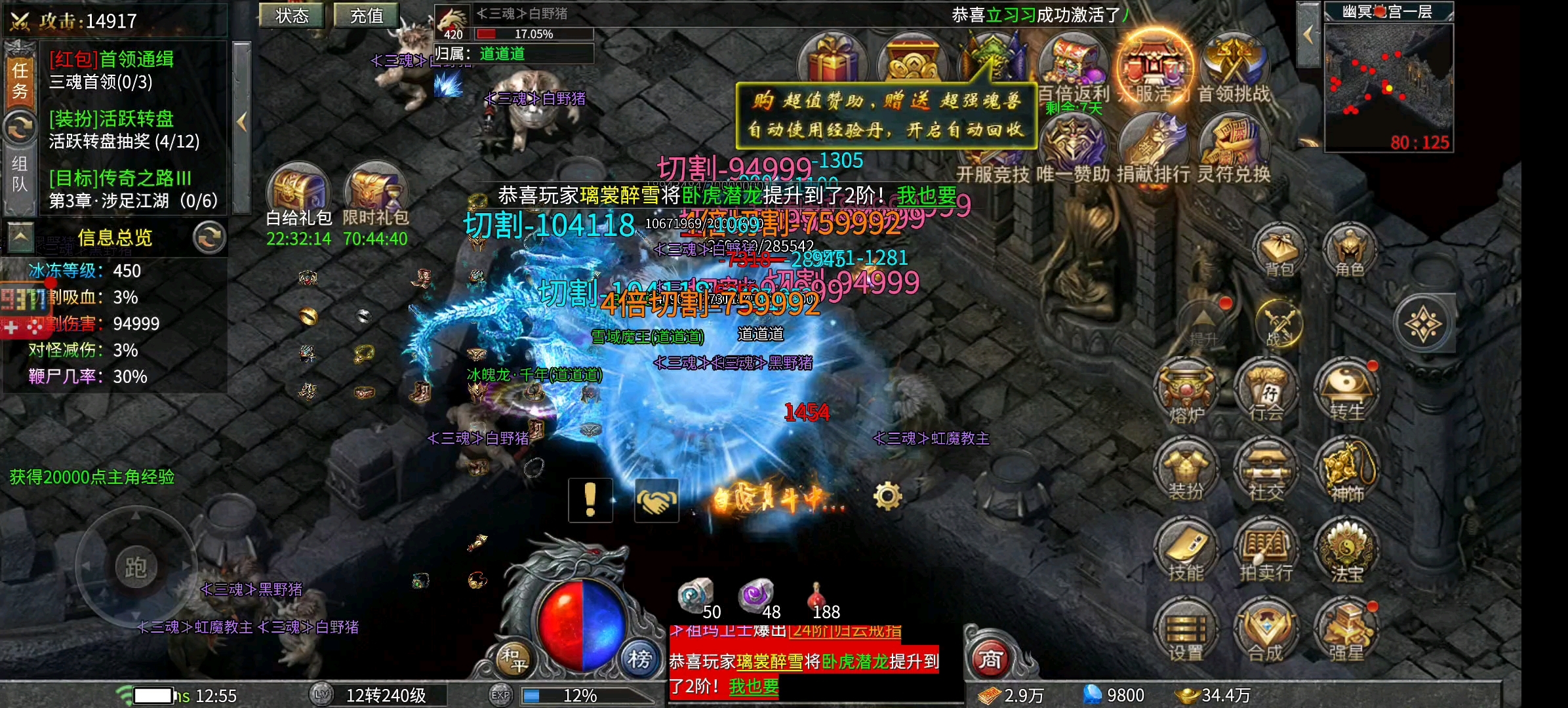The height and width of the screenshot is (708, 1568).
Task: Toggle the handshake team invite icon
Action: [656, 500]
